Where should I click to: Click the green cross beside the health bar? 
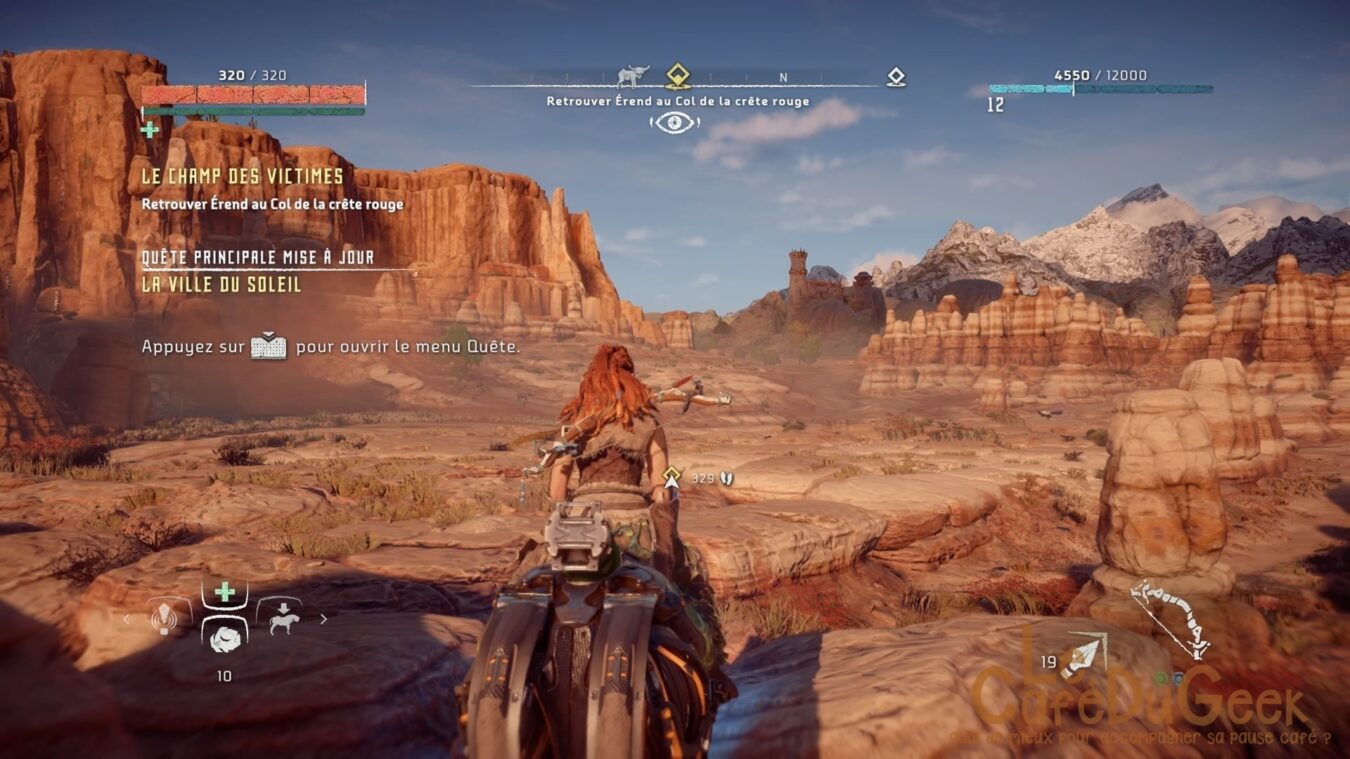tap(149, 129)
